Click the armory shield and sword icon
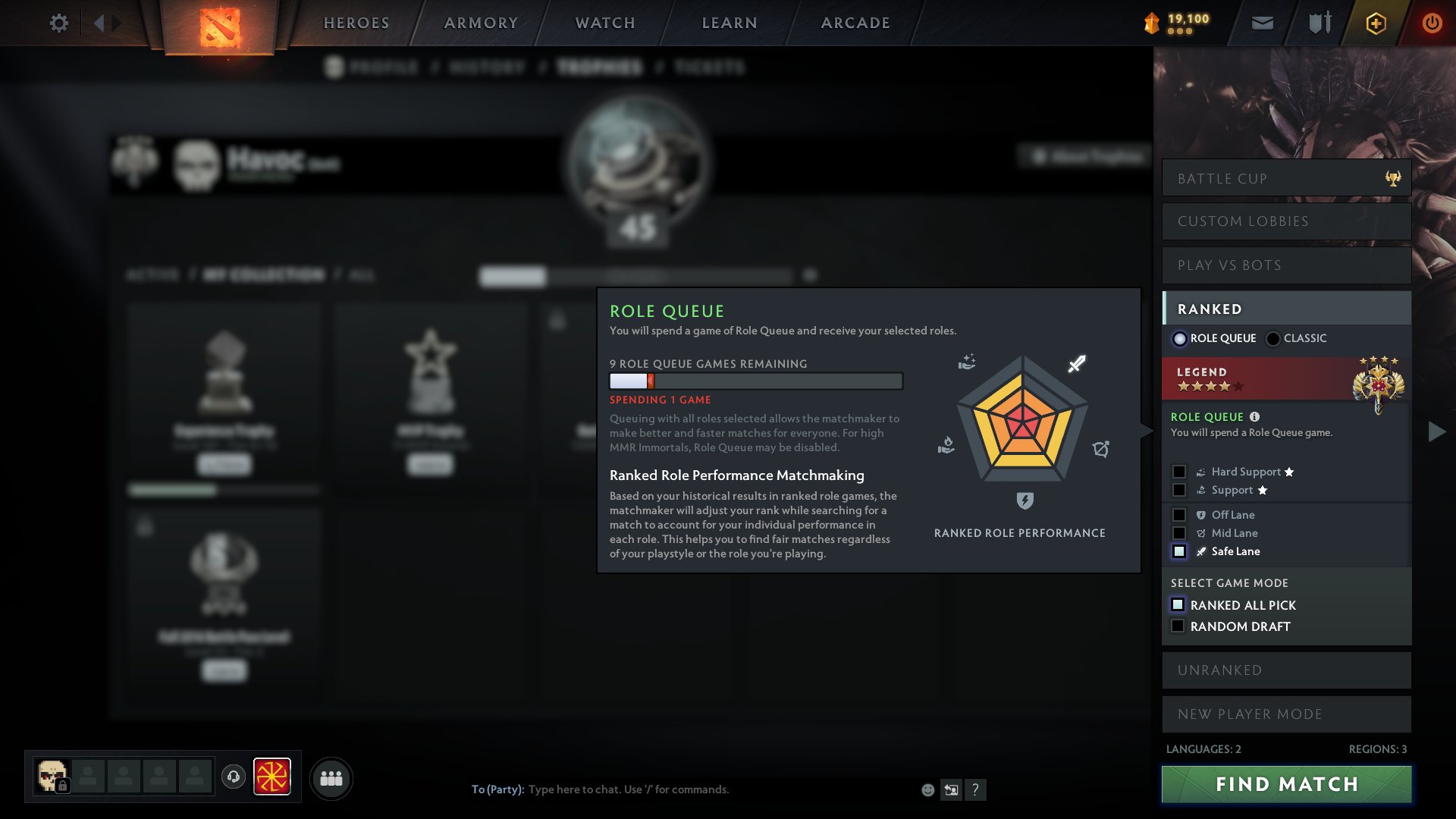Viewport: 1456px width, 819px height. 1319,23
